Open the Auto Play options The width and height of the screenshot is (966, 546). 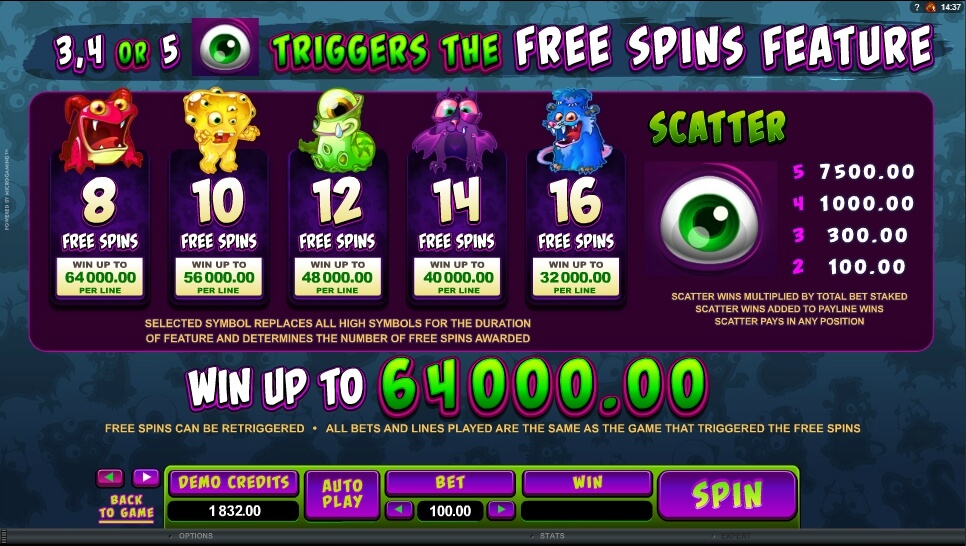tap(342, 494)
